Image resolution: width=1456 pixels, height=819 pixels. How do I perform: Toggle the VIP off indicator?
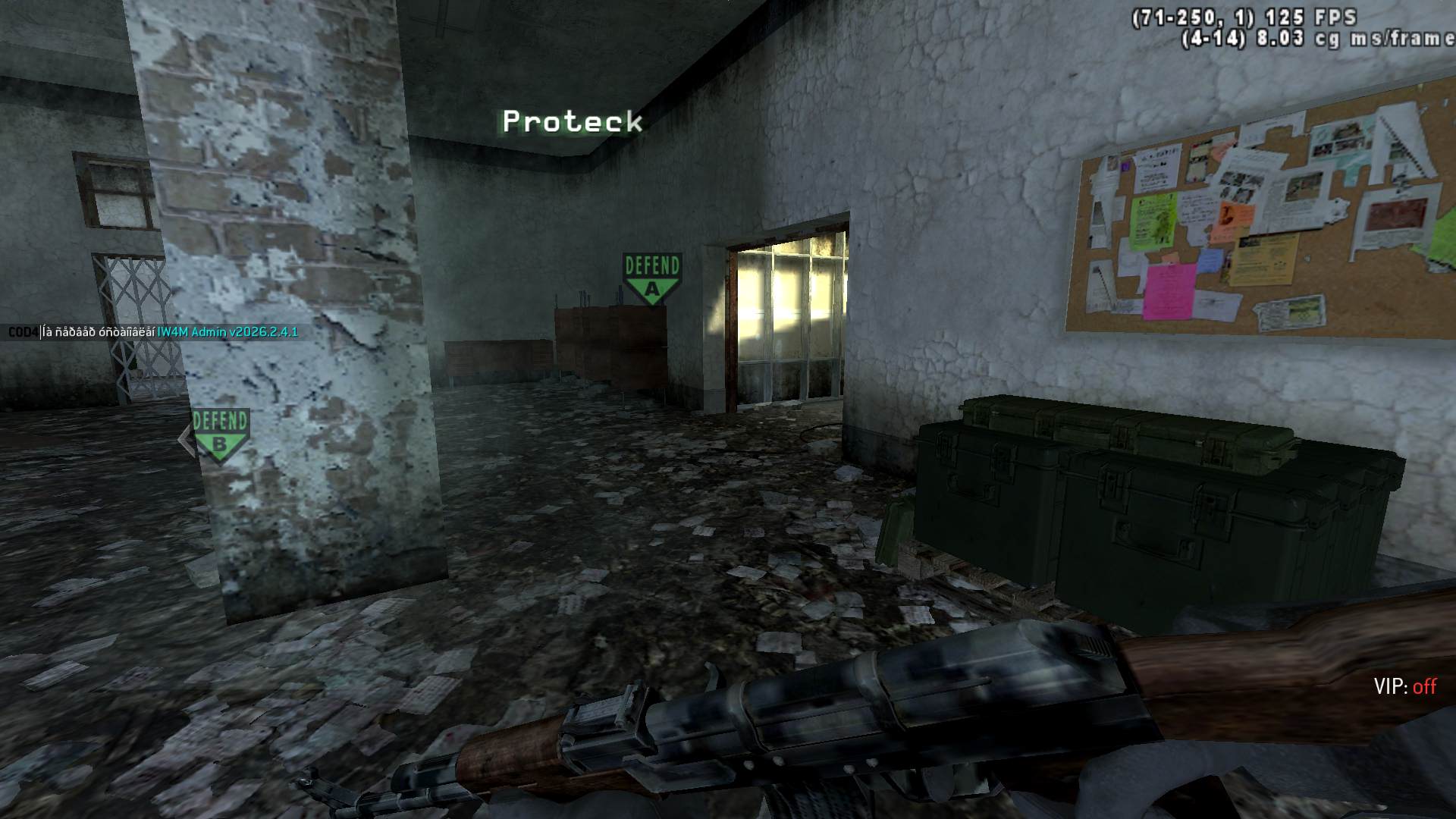click(1404, 687)
